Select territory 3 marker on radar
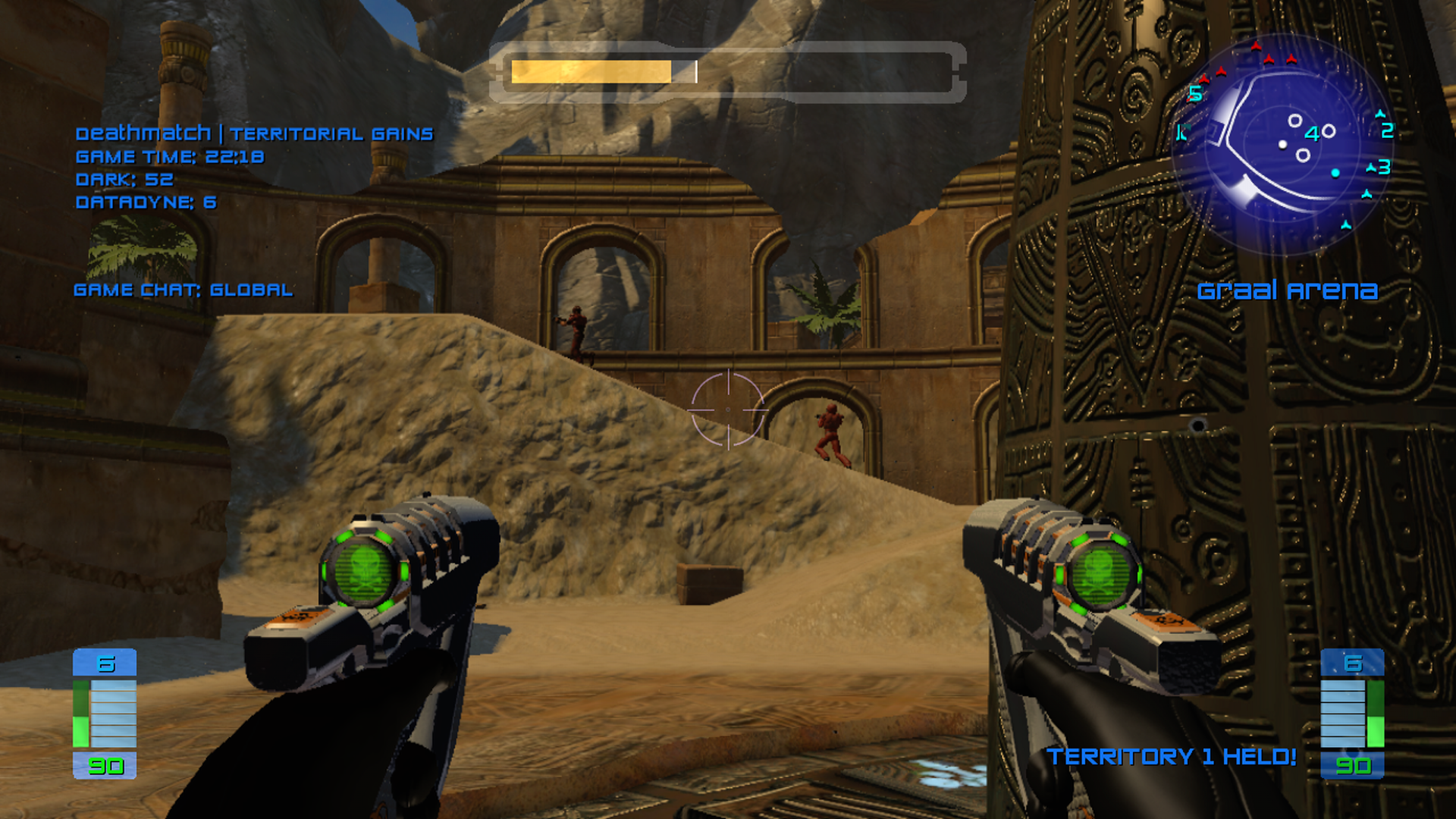The image size is (1456, 819). click(1384, 167)
